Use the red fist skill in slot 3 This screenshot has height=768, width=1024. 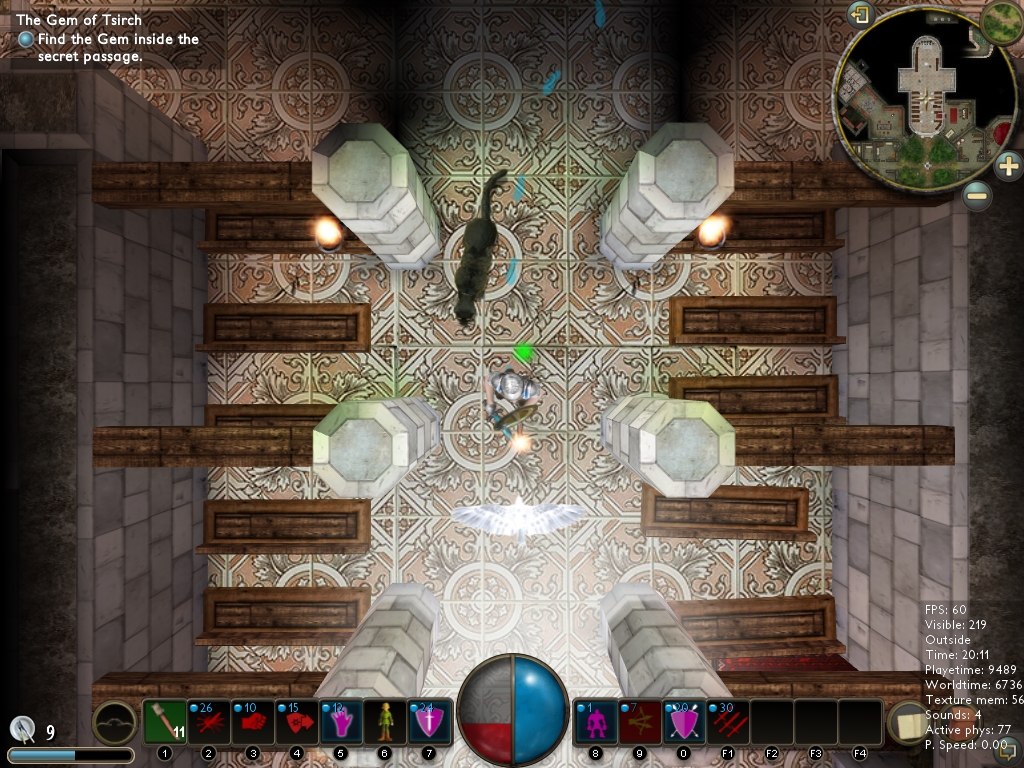click(253, 721)
